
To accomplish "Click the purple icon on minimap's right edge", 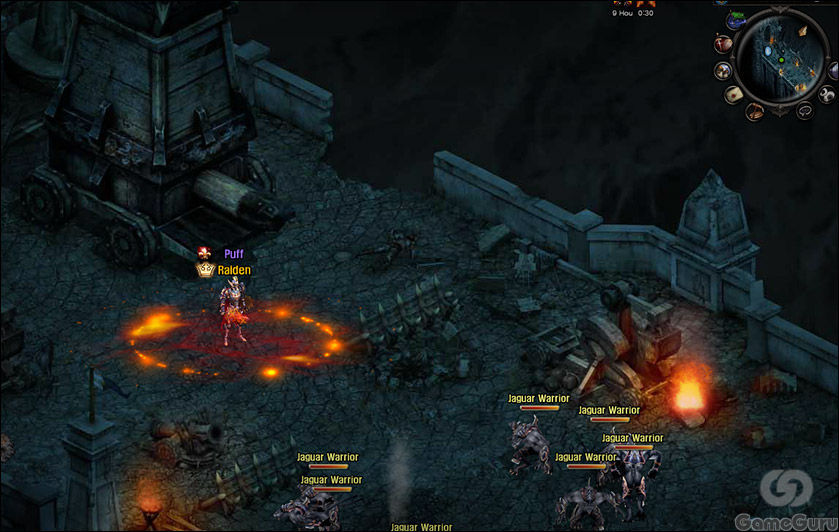I will (834, 71).
